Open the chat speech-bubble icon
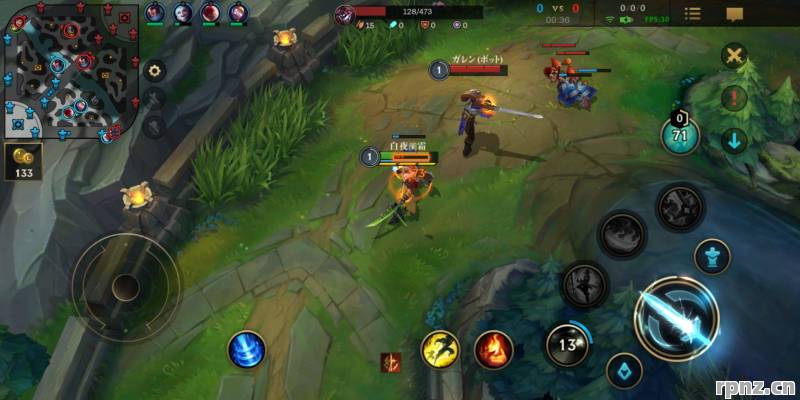The image size is (800, 400). click(x=735, y=14)
